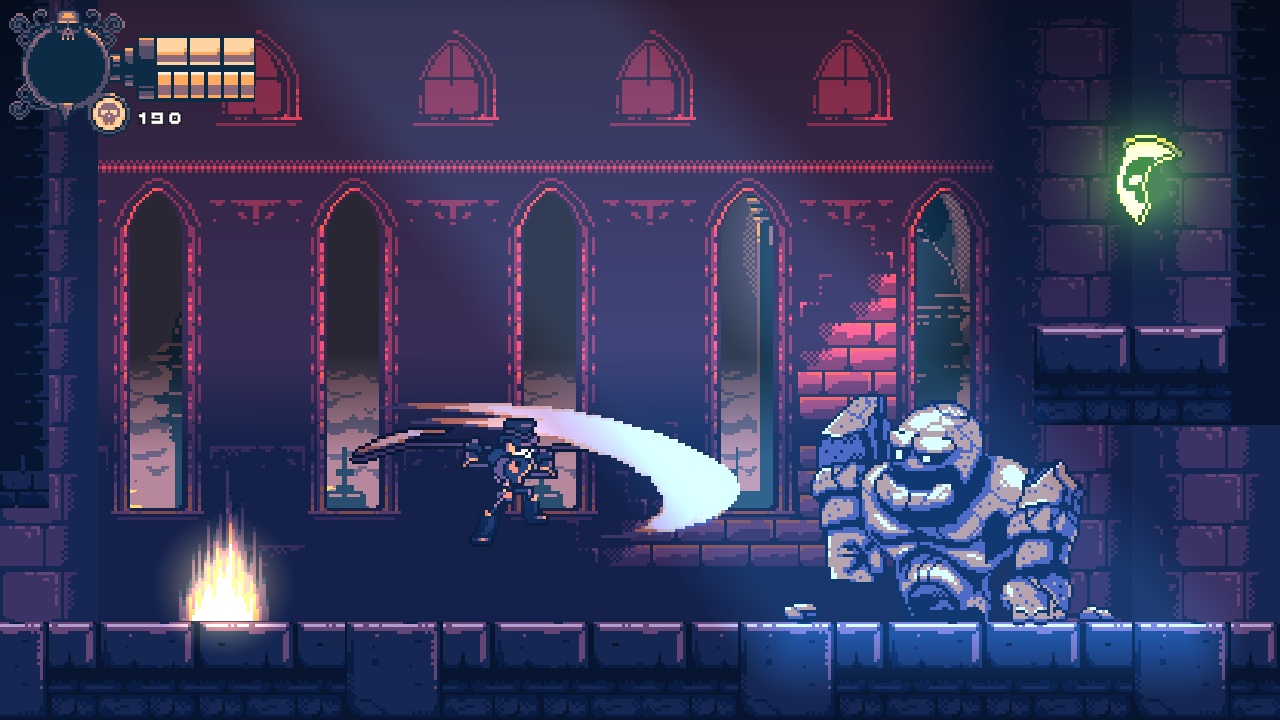The width and height of the screenshot is (1280, 720).
Task: Click the rubble pieces near the golem's foot
Action: [800, 610]
